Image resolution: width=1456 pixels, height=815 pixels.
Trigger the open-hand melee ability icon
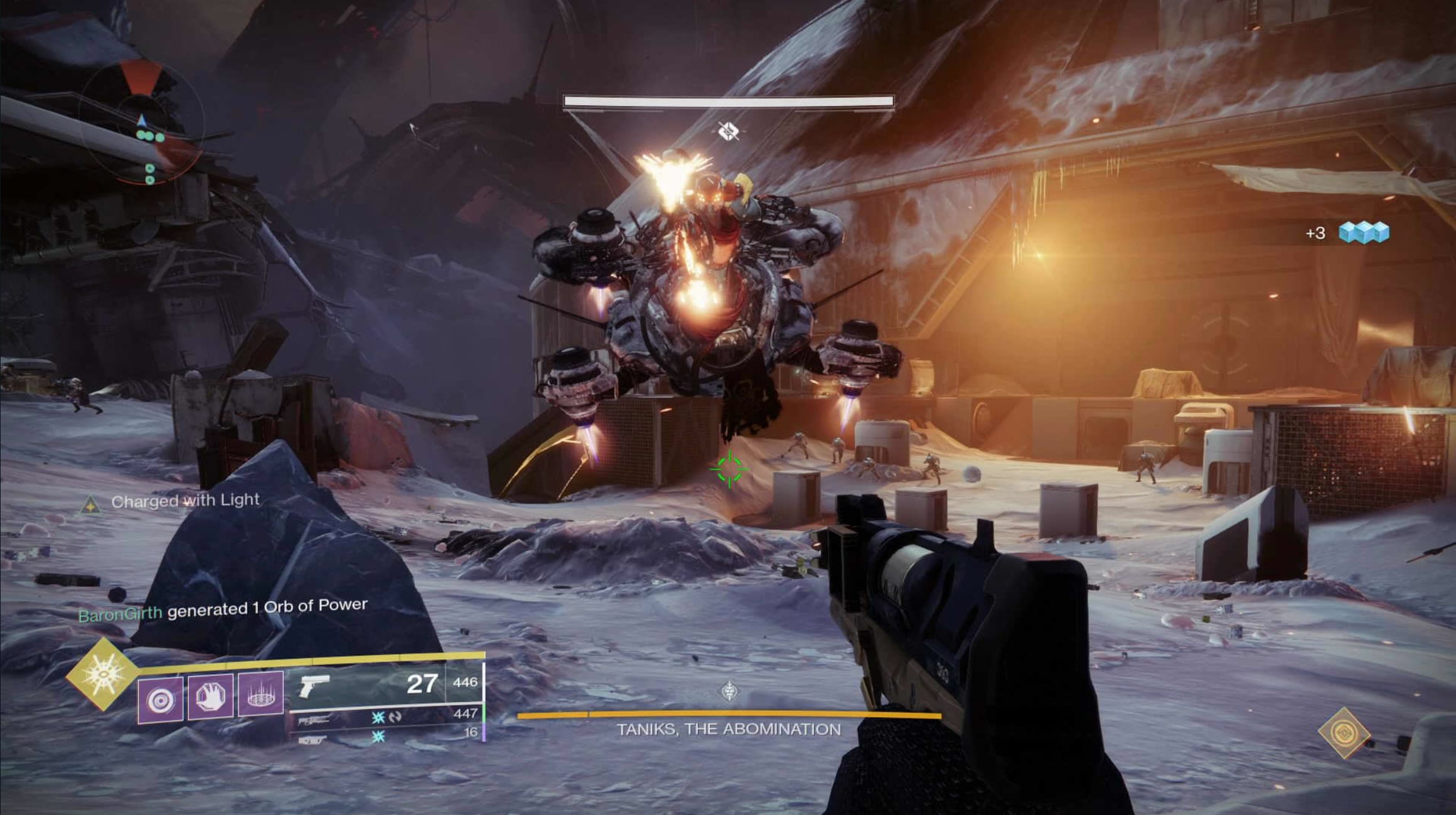coord(210,696)
